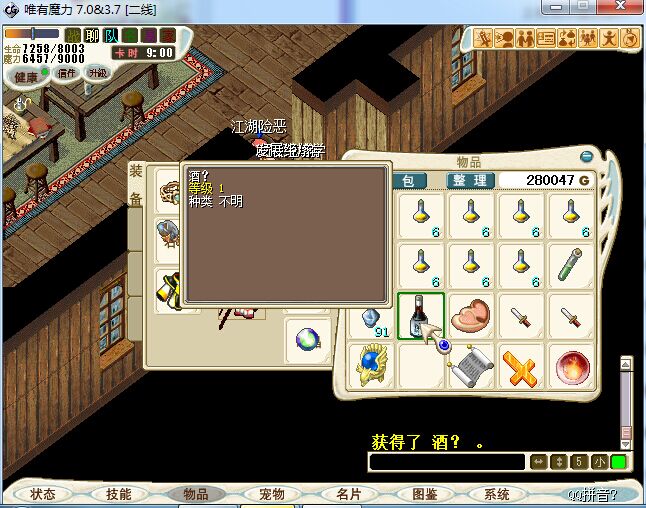Open the 名片 name card menu

click(348, 494)
